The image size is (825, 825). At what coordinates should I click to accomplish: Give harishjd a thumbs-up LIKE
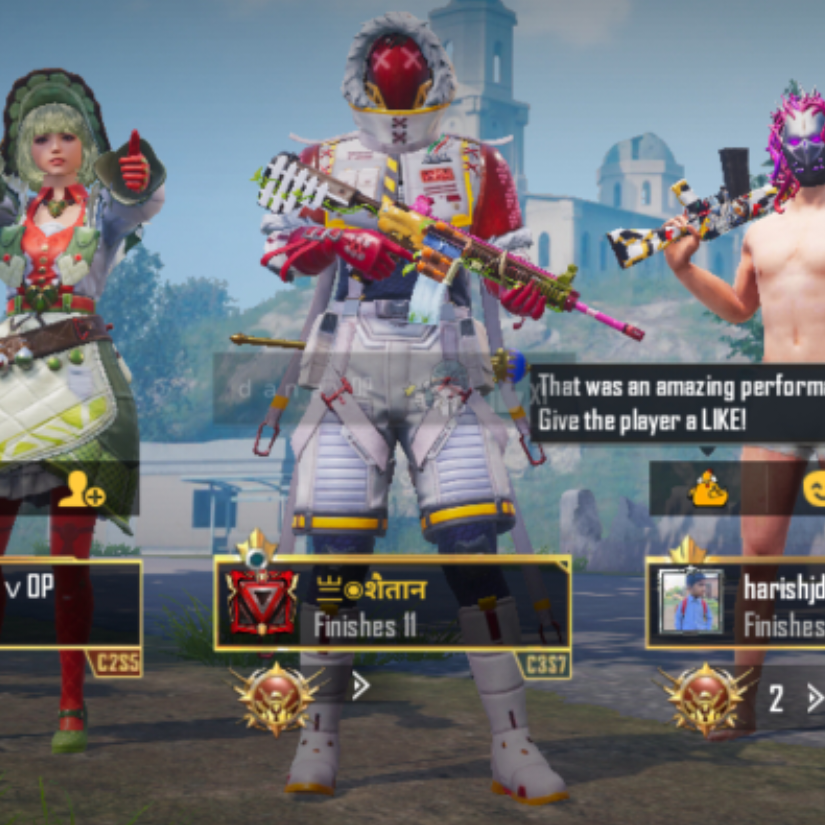tap(709, 489)
